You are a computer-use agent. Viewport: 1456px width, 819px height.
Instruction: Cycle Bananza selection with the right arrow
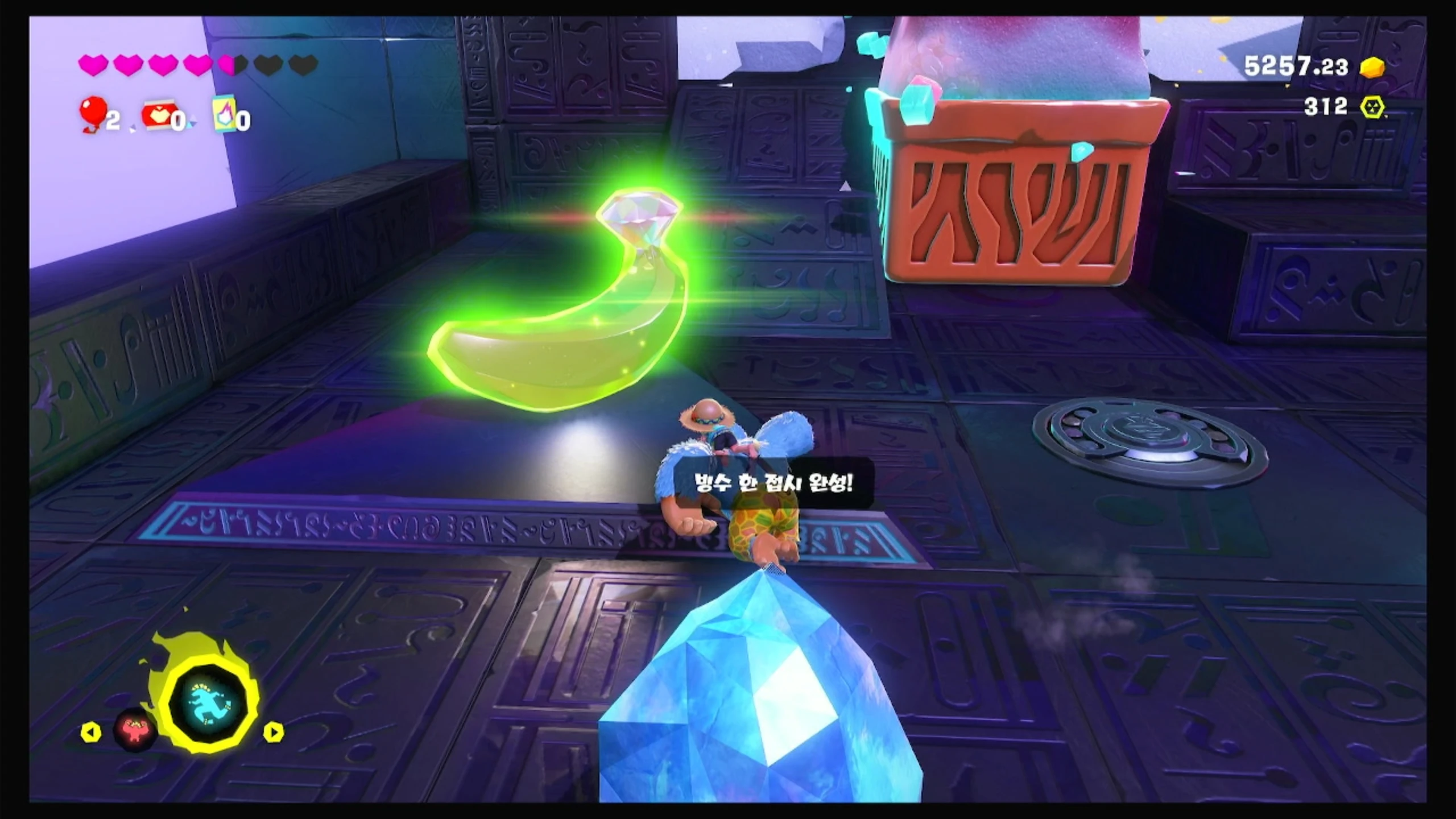[273, 733]
